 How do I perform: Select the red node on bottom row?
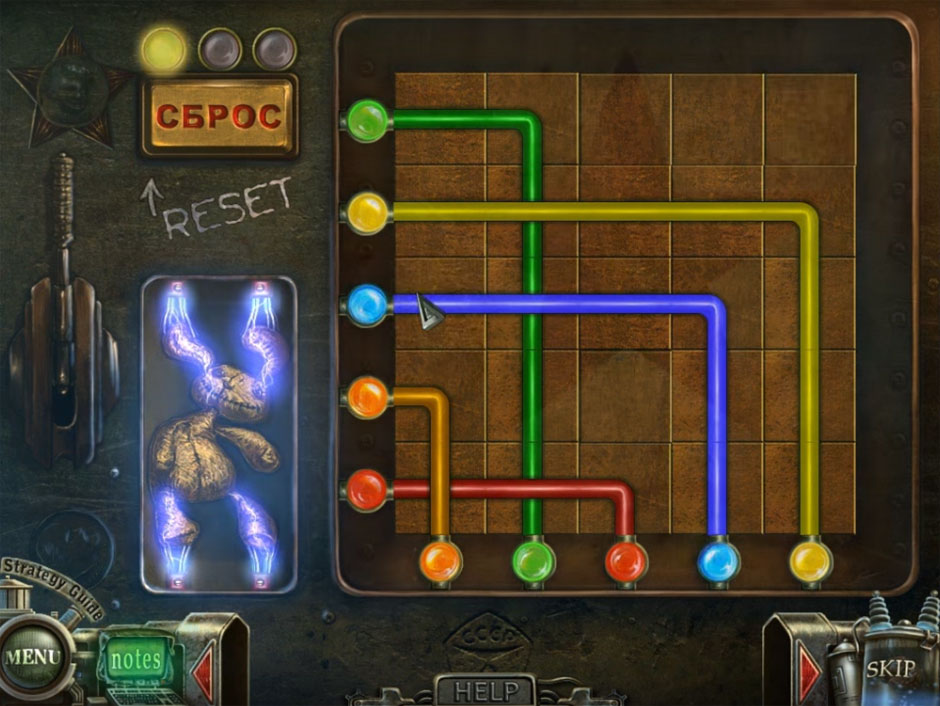[626, 560]
